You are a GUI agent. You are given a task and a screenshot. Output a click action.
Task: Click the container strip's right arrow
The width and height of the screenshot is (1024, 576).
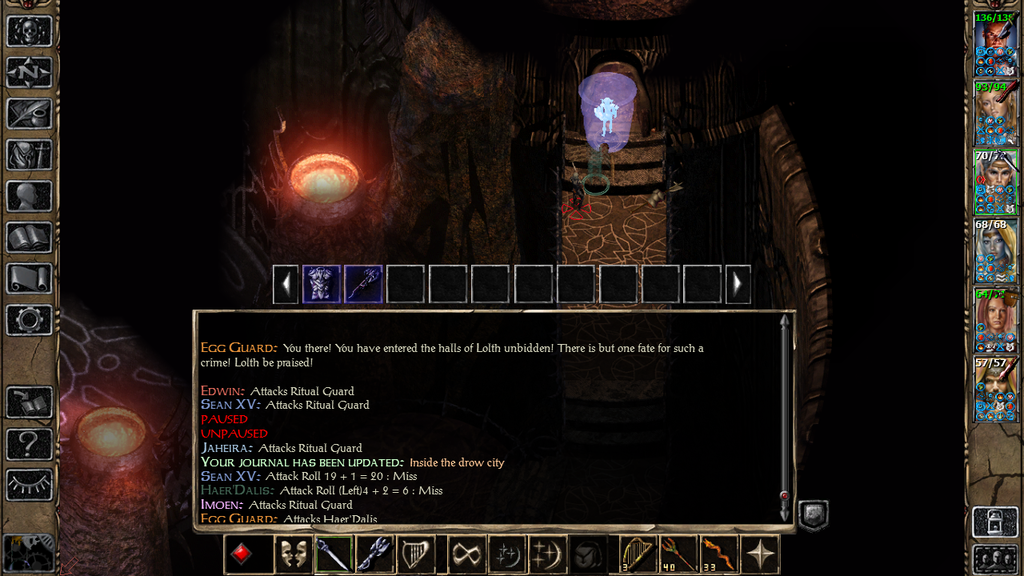(738, 284)
